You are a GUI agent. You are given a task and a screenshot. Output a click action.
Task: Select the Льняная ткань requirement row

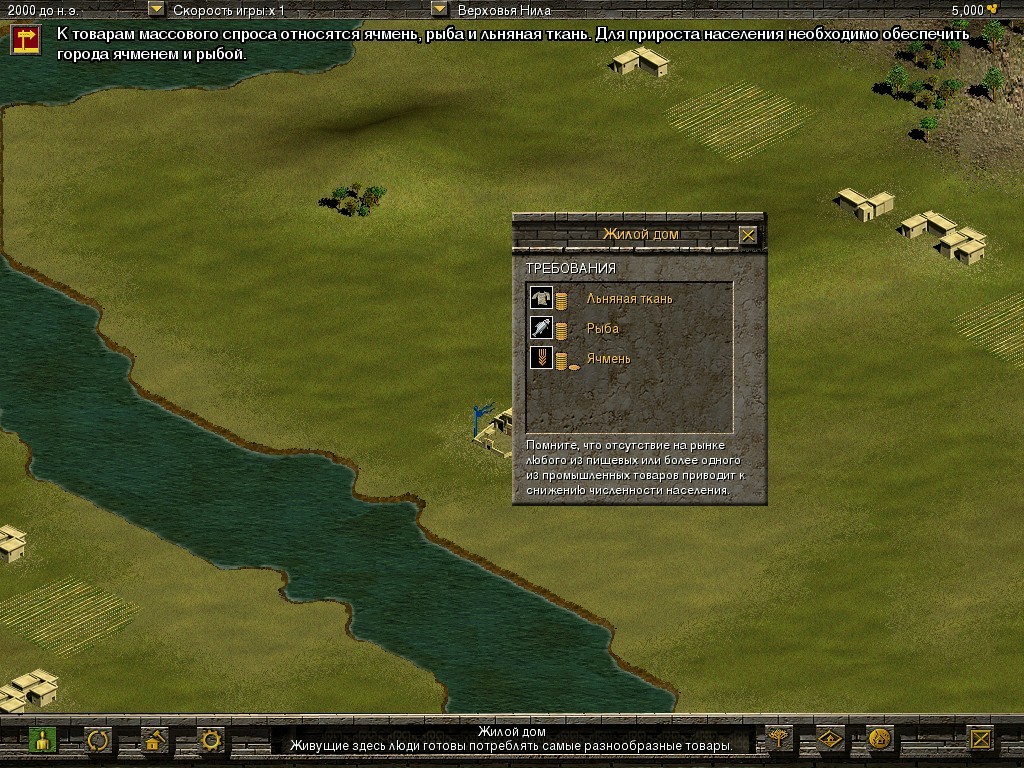[629, 298]
